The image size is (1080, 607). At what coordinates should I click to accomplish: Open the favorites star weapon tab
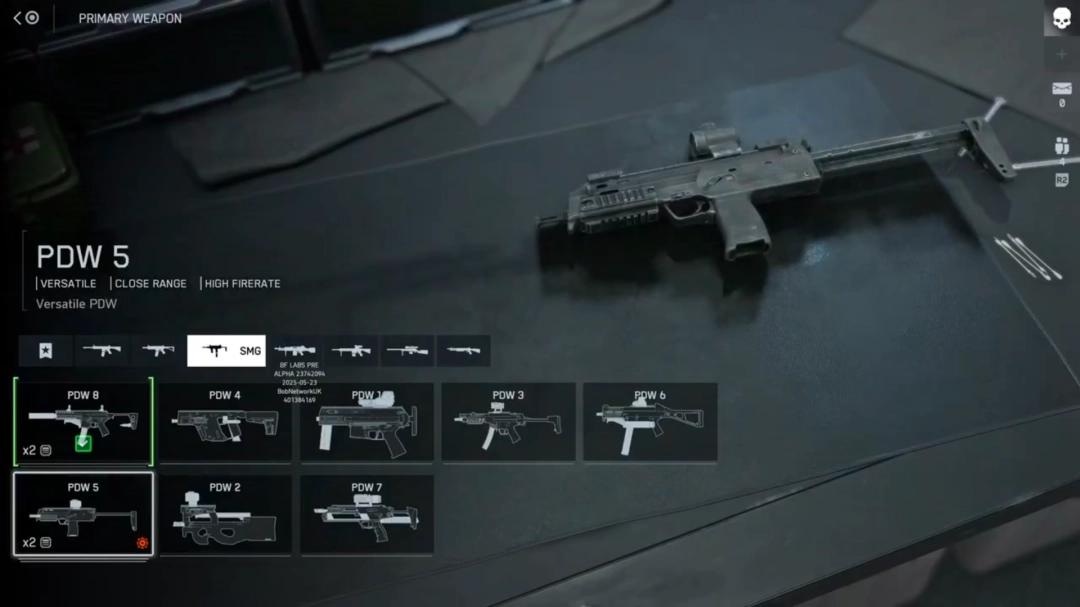coord(45,351)
